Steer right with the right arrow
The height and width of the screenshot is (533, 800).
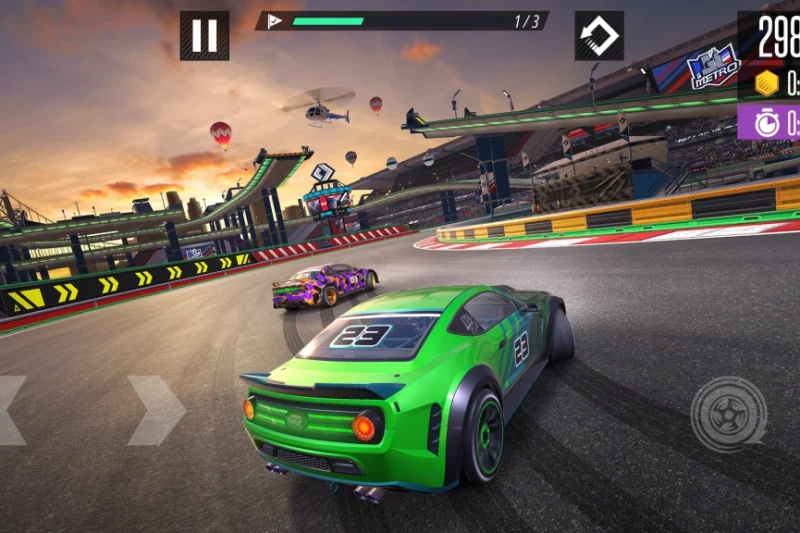pos(156,410)
